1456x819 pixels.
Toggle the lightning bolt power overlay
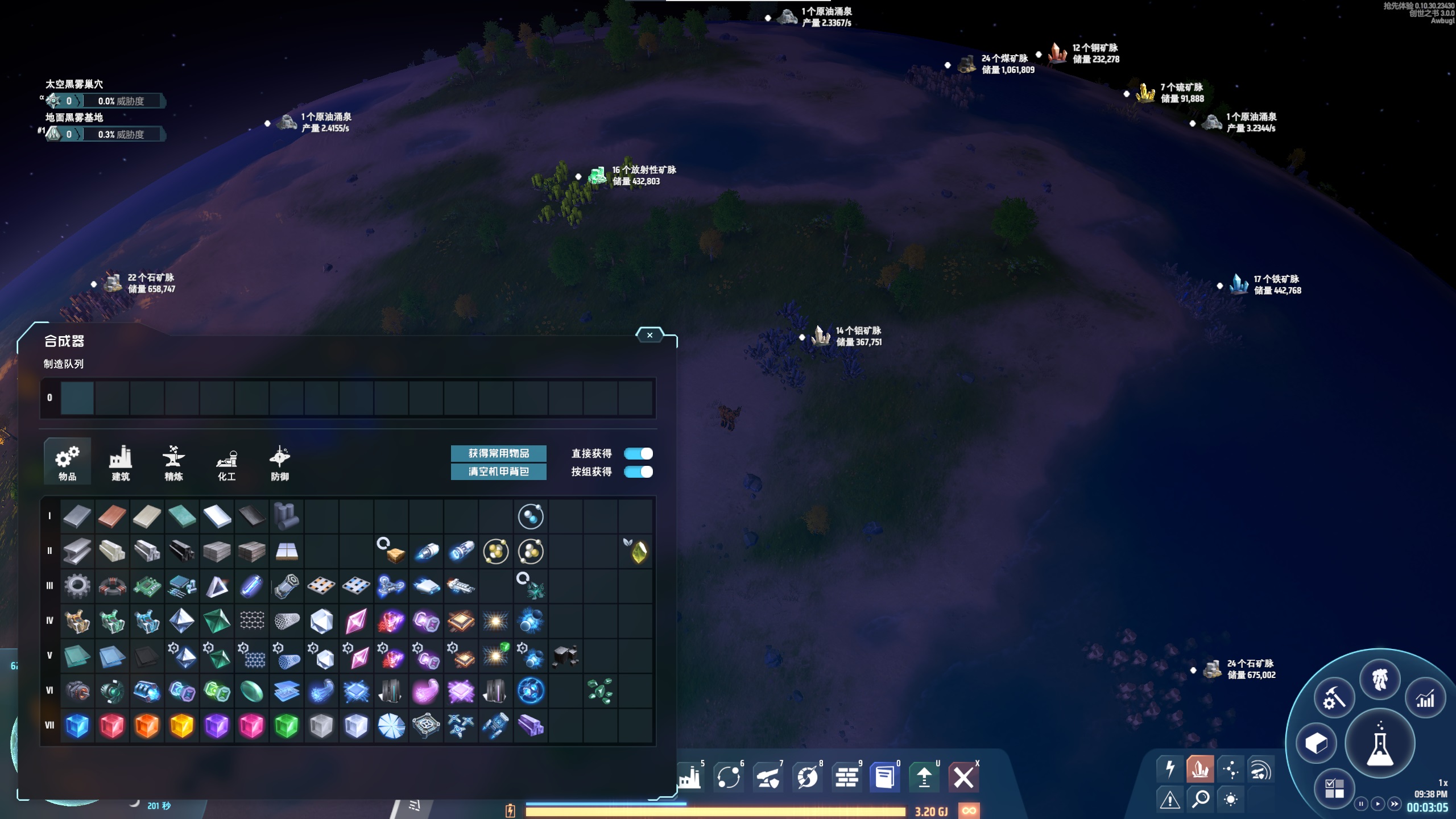tap(1170, 769)
